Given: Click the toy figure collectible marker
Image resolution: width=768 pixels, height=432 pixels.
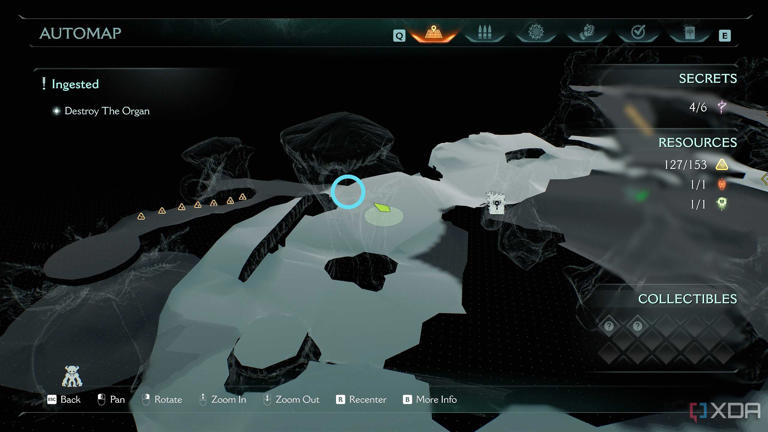Looking at the screenshot, I should [x=71, y=376].
